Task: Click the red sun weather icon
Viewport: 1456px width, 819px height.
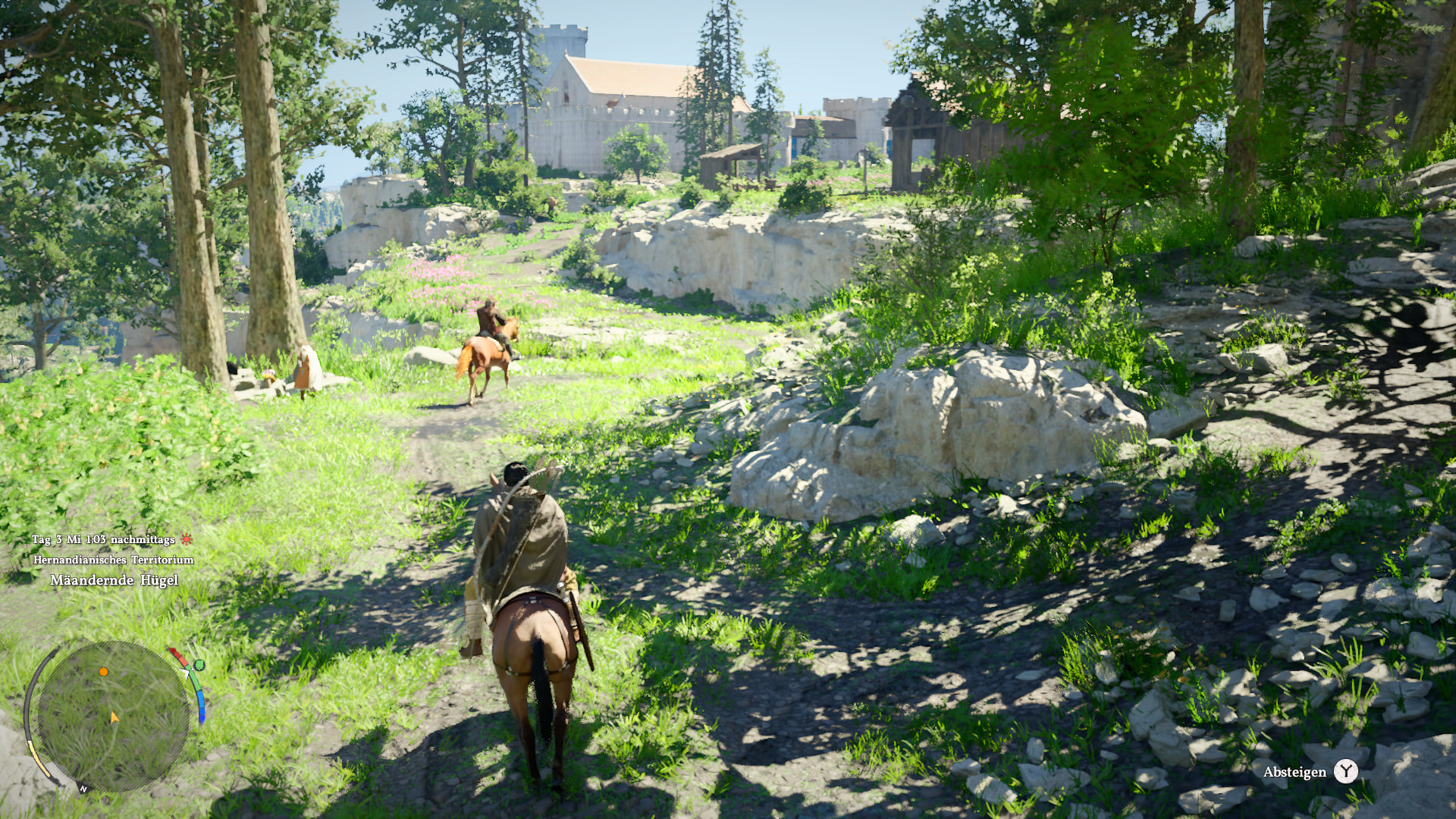Action: [187, 539]
